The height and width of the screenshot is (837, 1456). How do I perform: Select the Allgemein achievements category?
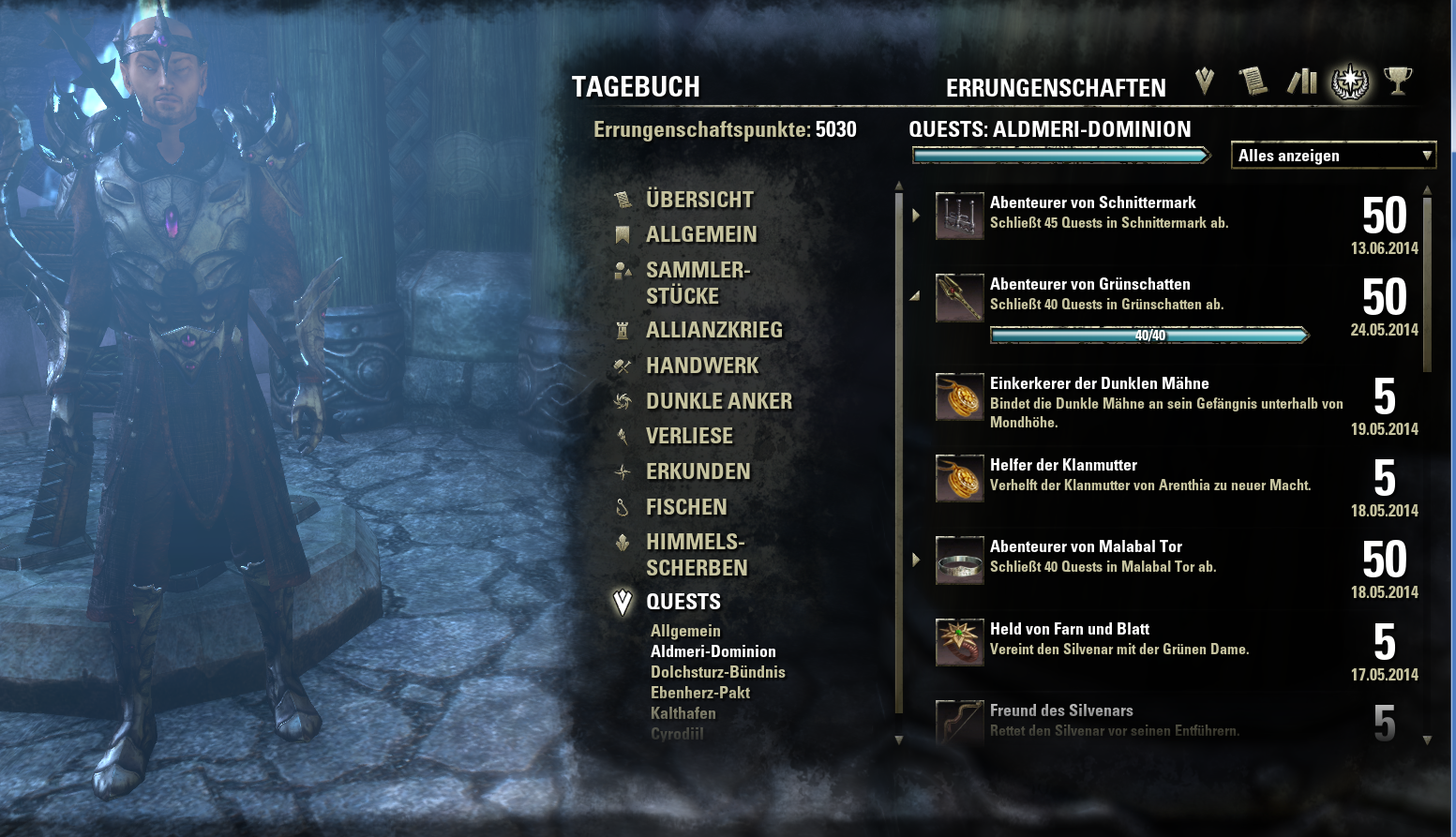(700, 234)
